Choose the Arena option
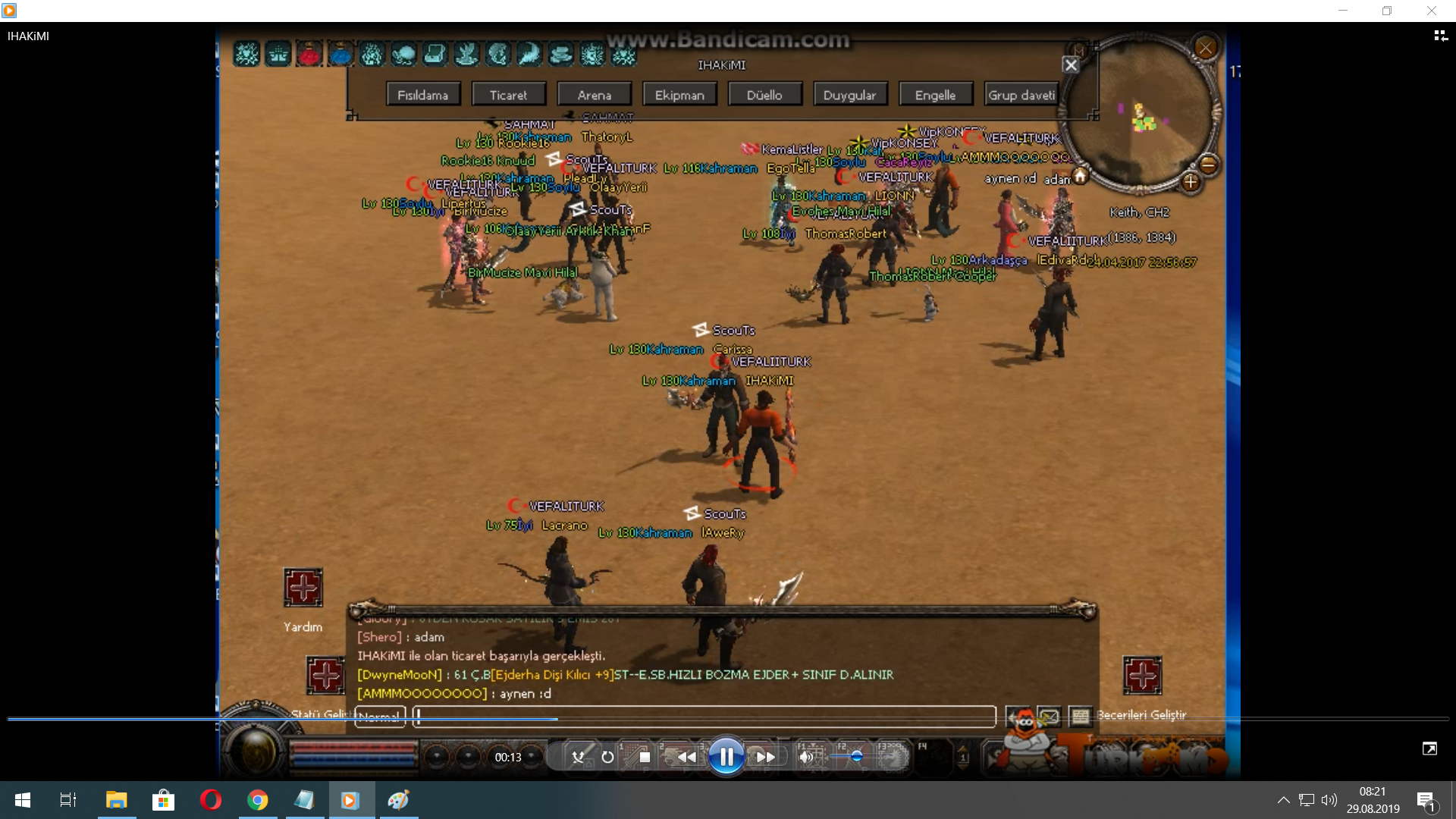 tap(594, 95)
